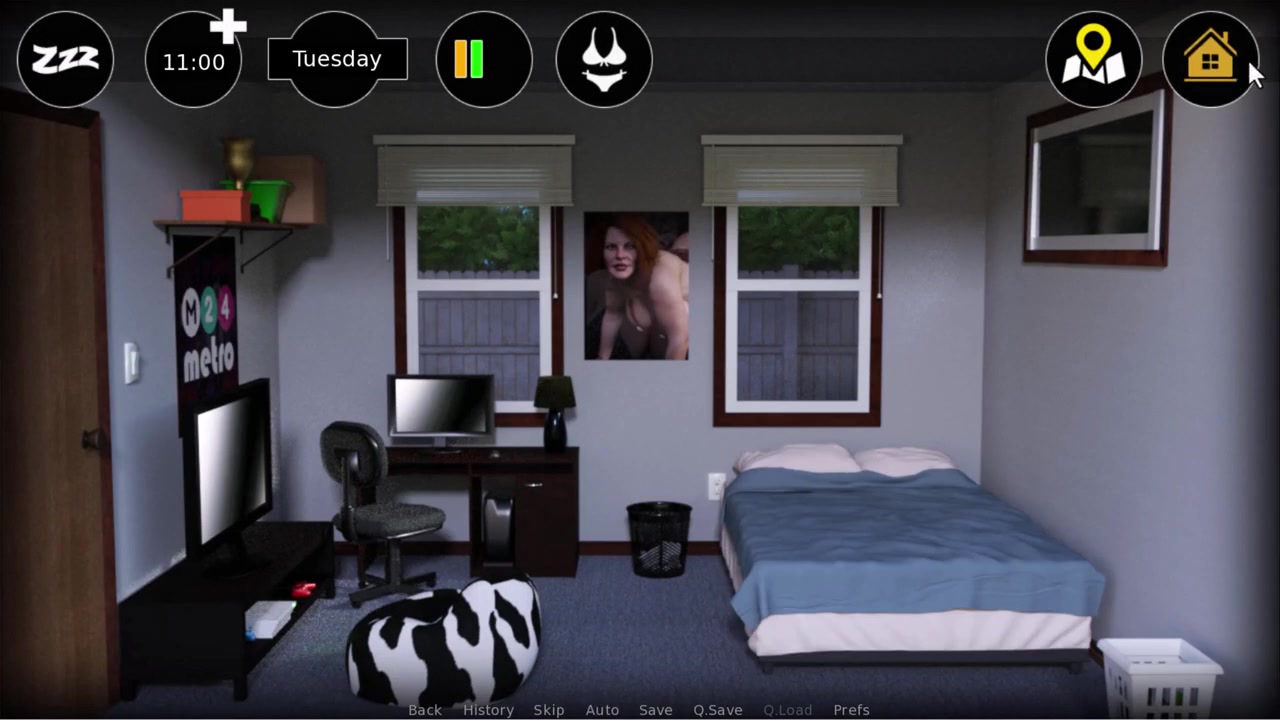Open the History log

[x=488, y=710]
